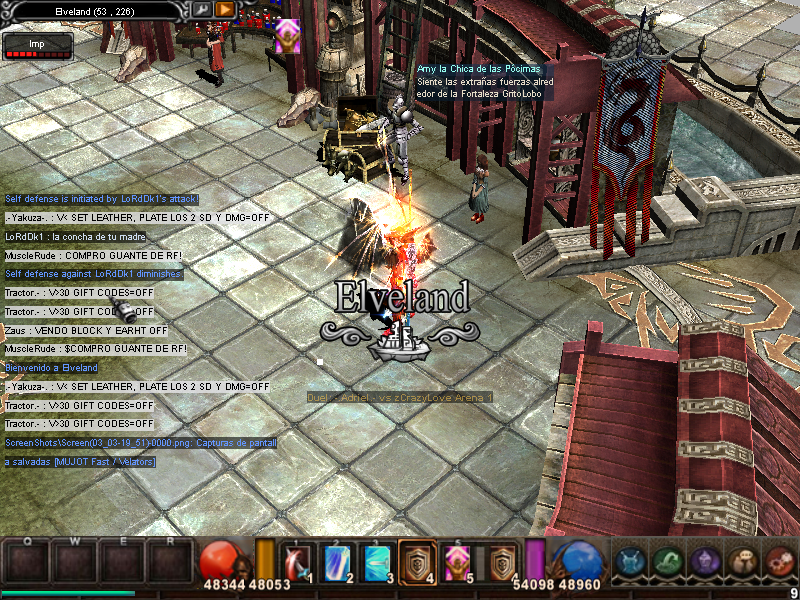The height and width of the screenshot is (600, 800).
Task: Open the blue round menu icon
Action: pos(632,562)
